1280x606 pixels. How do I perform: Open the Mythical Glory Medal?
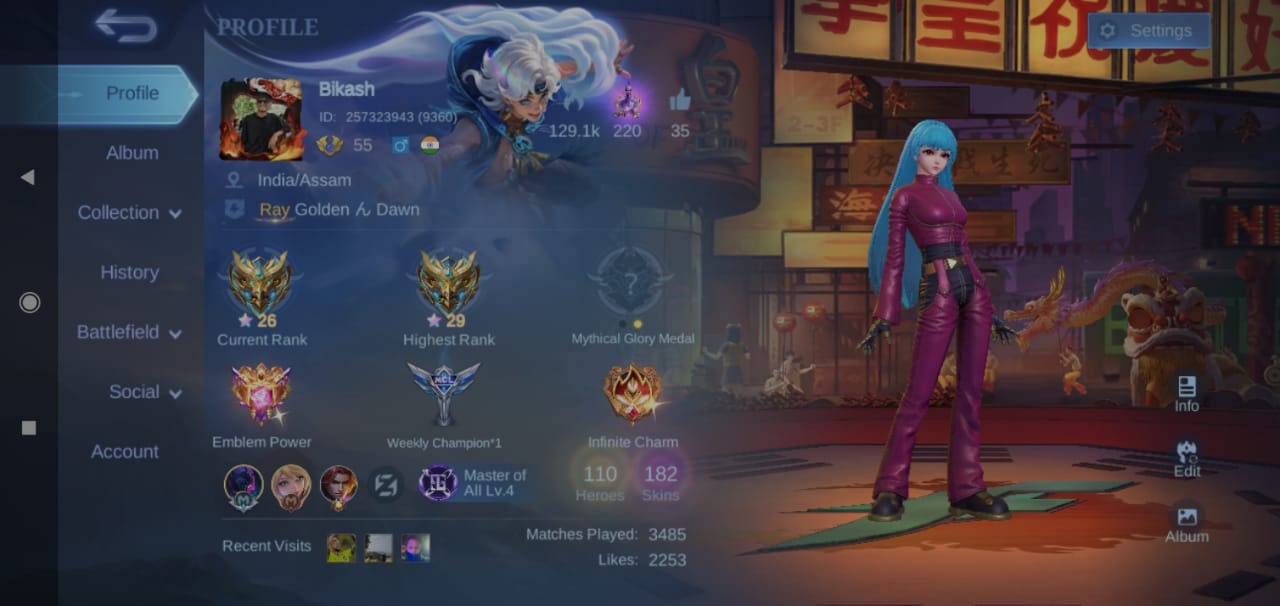(x=631, y=283)
